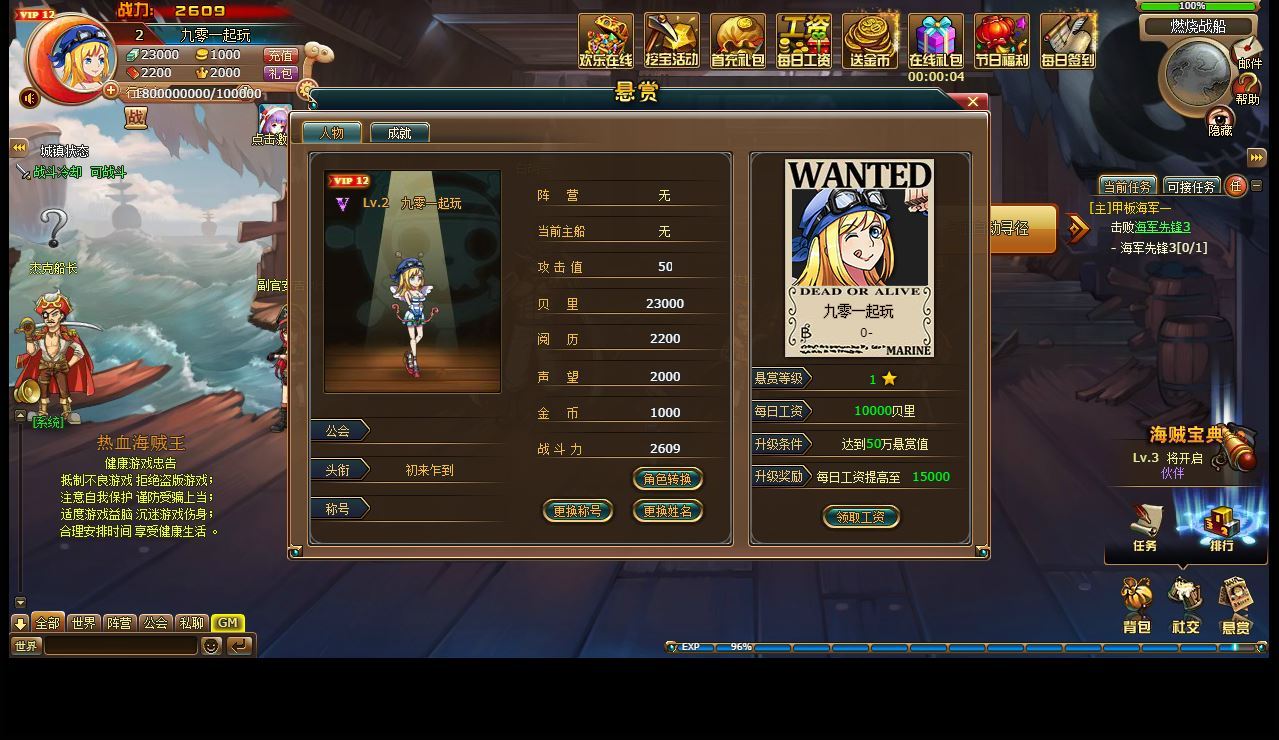
Task: Click the 角色转换 role switch button
Action: (667, 479)
